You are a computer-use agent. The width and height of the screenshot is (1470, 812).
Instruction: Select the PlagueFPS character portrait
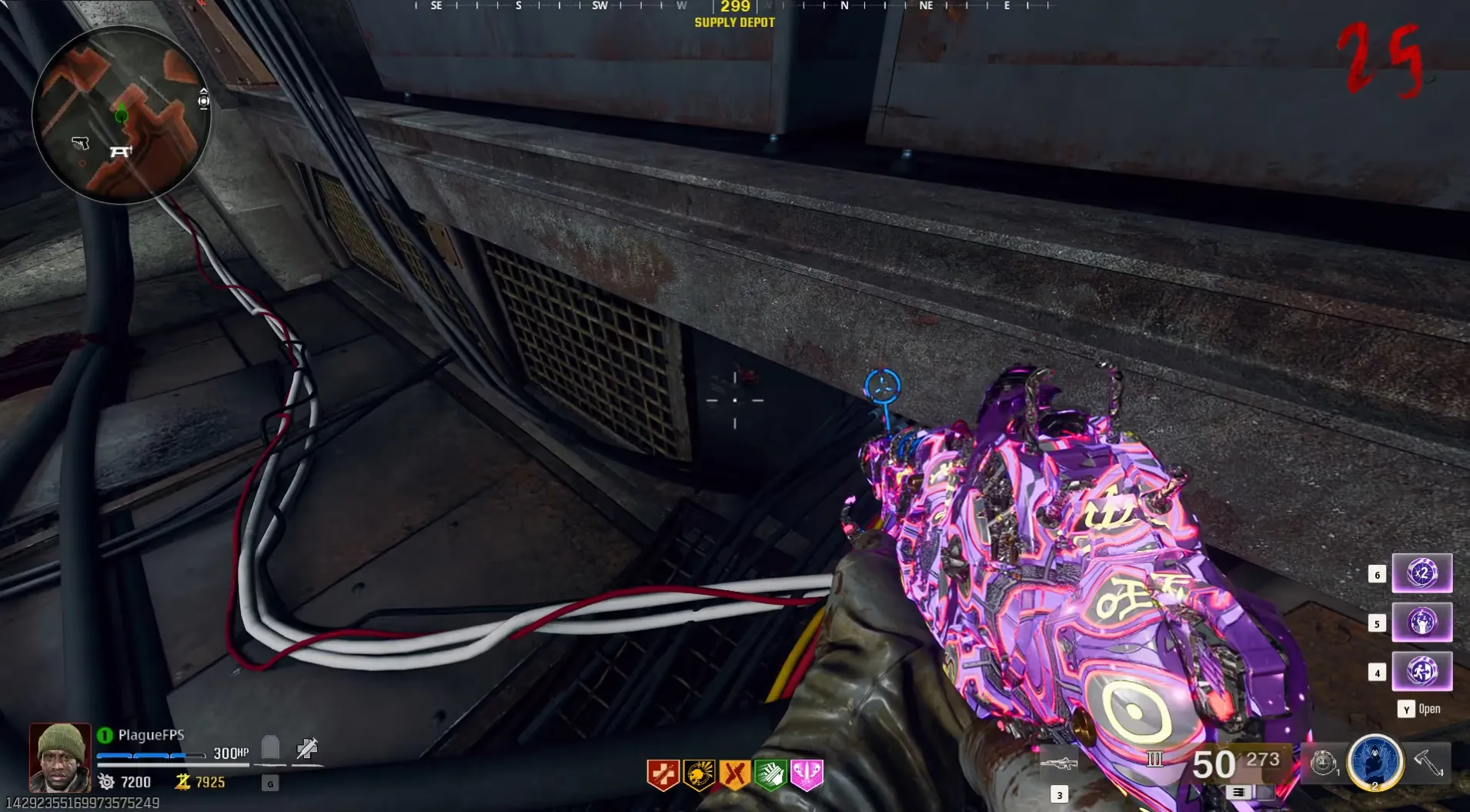pyautogui.click(x=60, y=757)
